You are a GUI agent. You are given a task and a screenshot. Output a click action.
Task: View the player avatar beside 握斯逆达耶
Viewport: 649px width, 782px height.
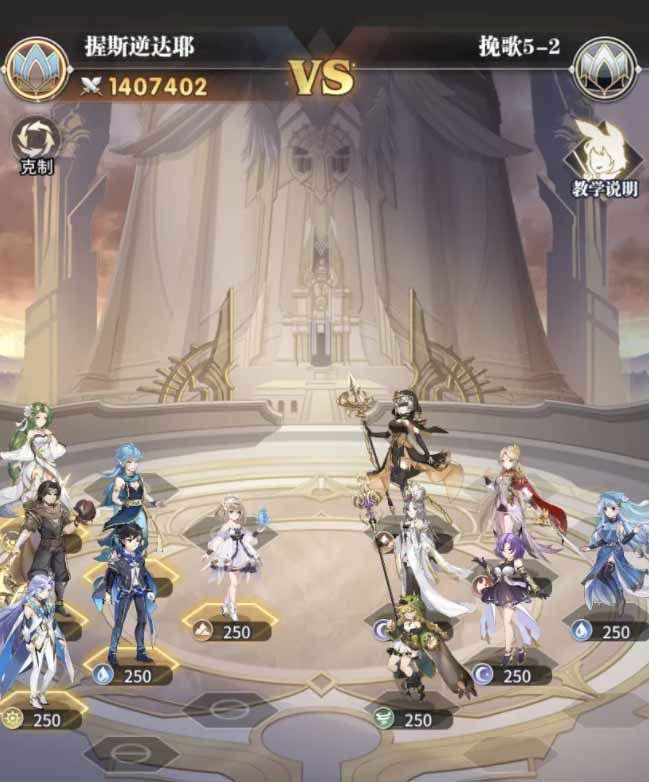36,68
